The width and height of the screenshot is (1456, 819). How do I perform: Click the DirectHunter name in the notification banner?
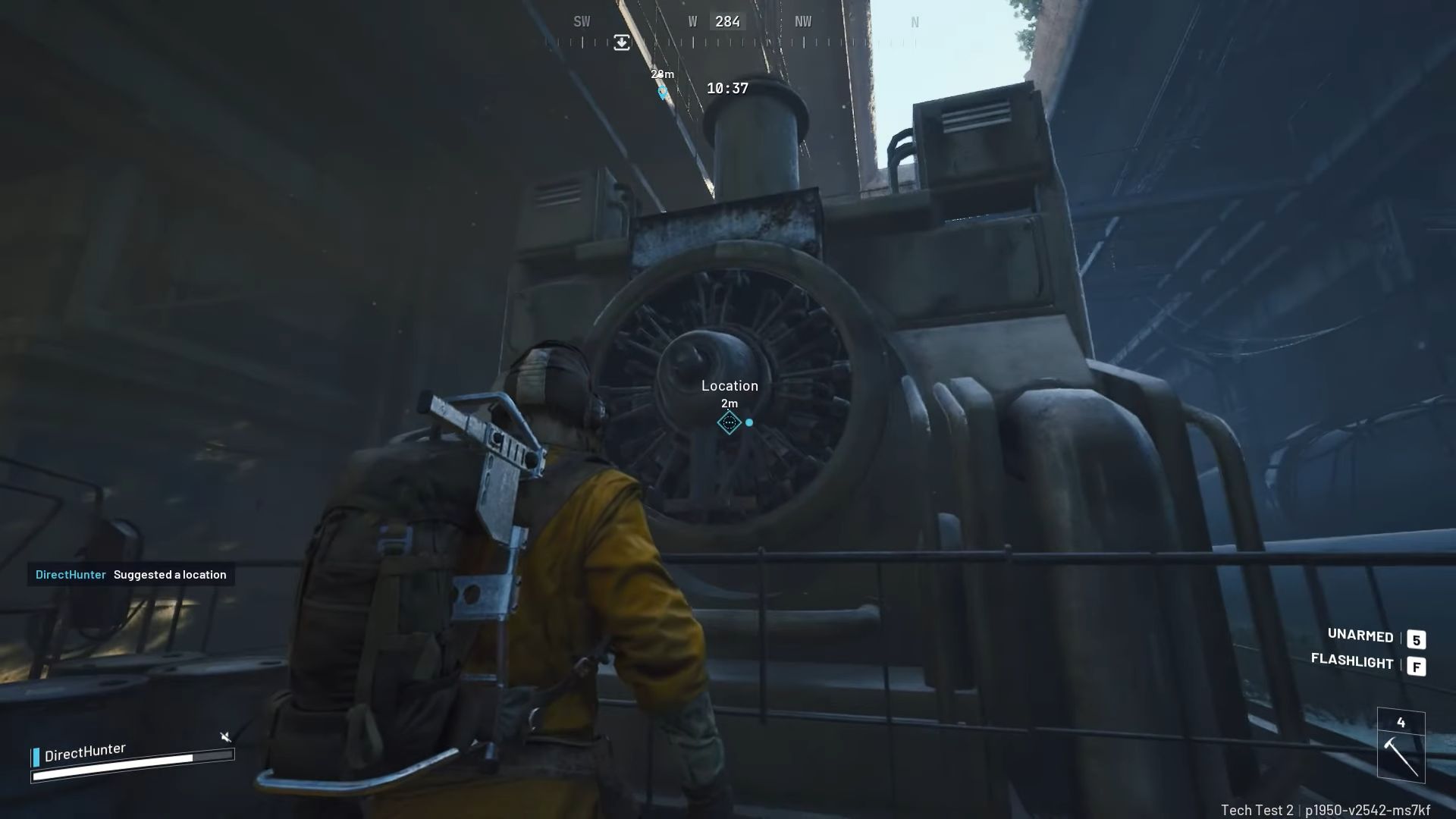[x=70, y=575]
